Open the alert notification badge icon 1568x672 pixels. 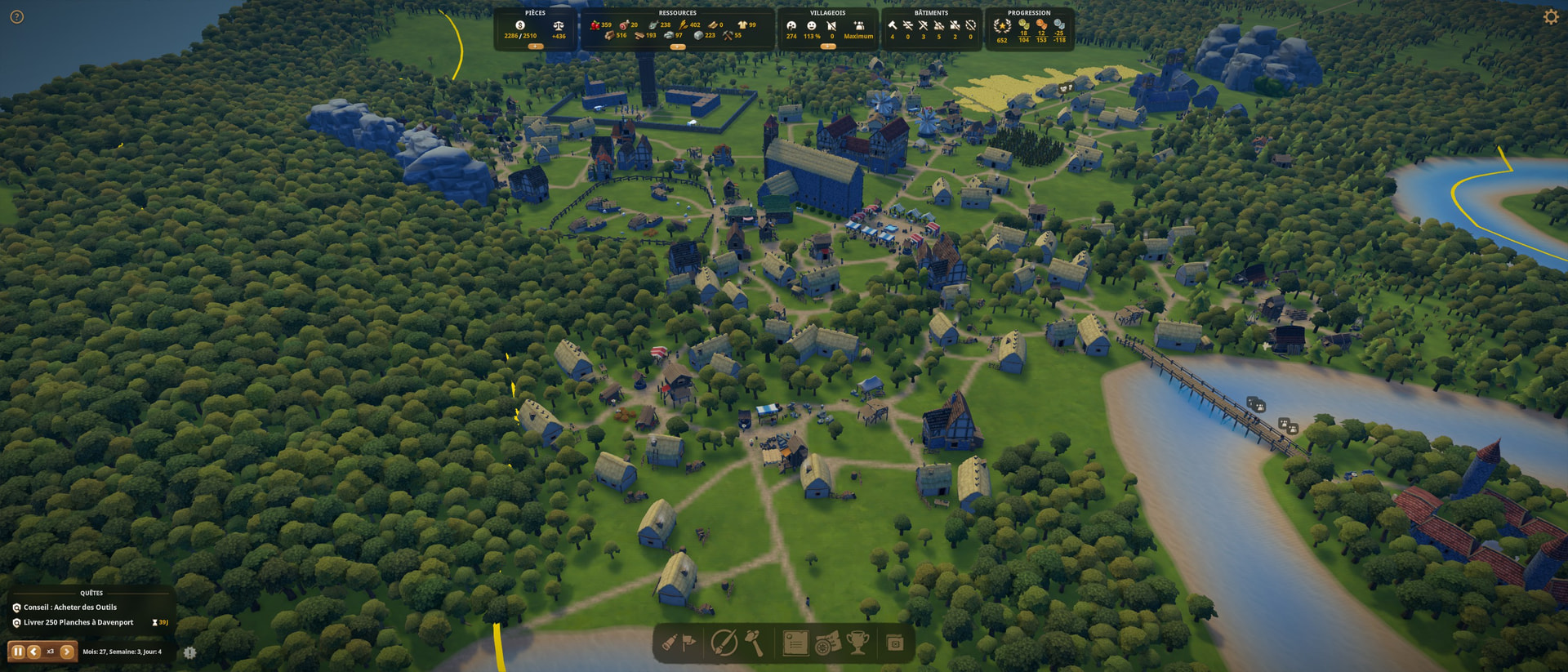pos(189,652)
